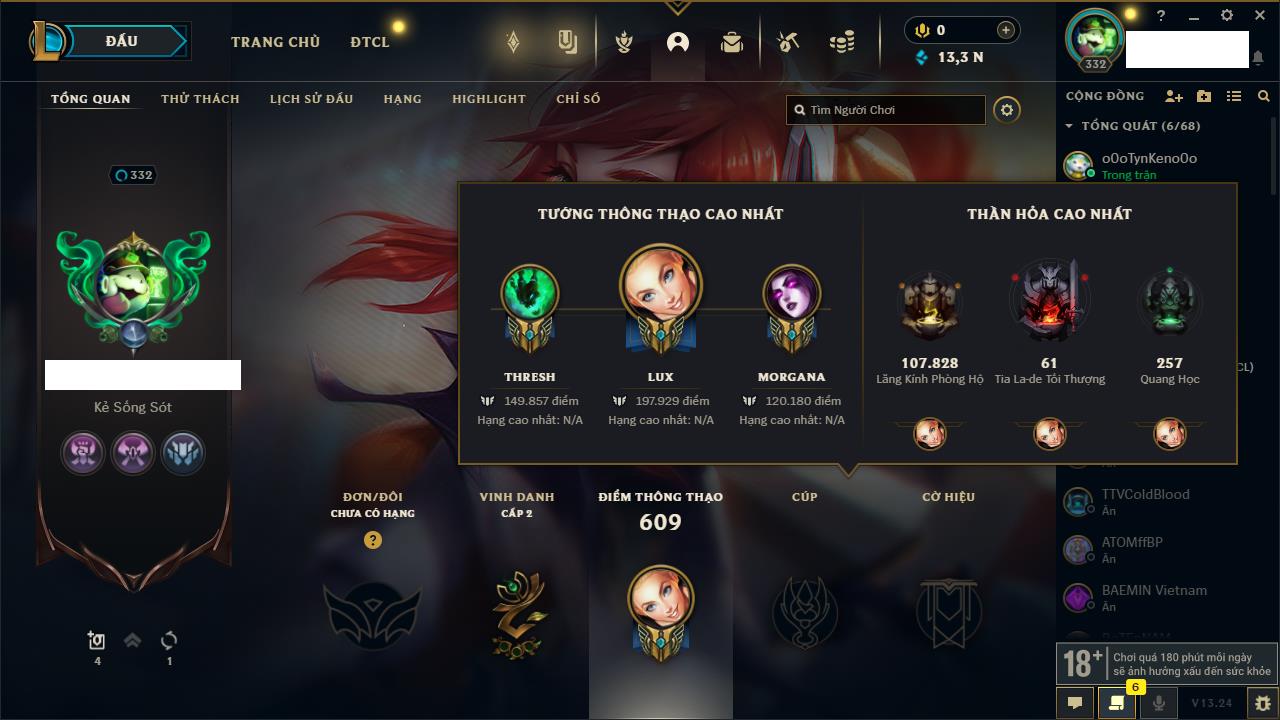Open the collection backpack icon
1280x720 pixels.
coord(732,42)
